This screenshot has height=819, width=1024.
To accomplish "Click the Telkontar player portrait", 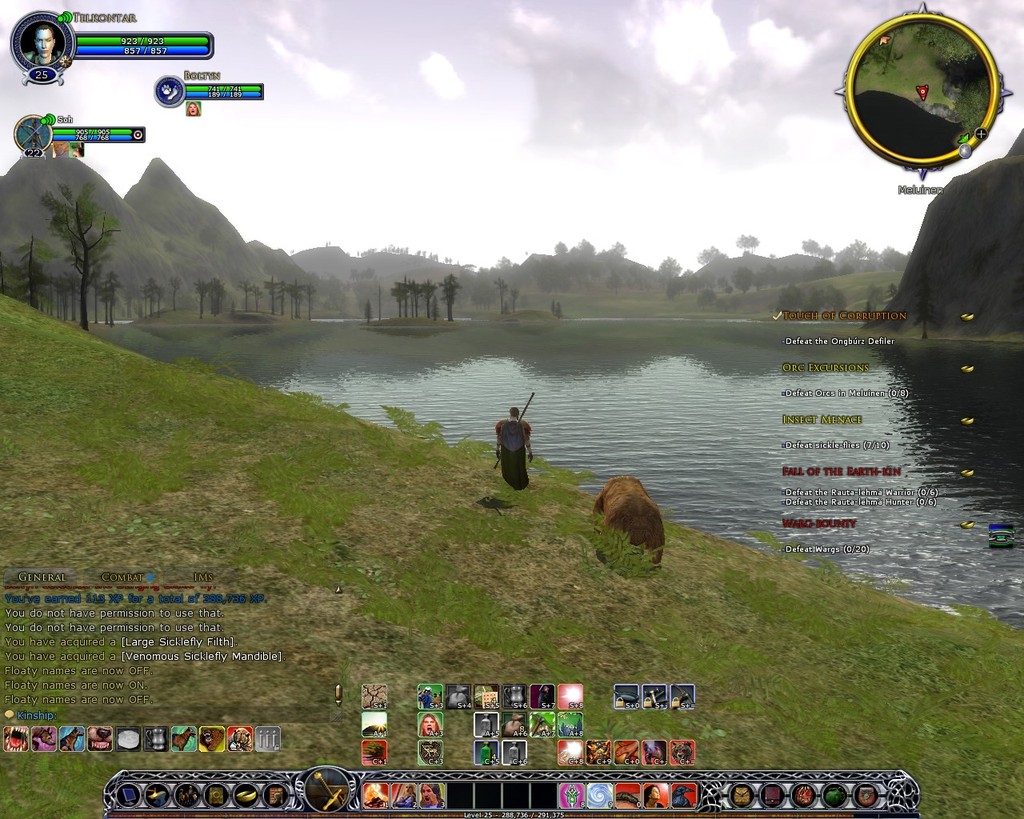I will tap(42, 43).
